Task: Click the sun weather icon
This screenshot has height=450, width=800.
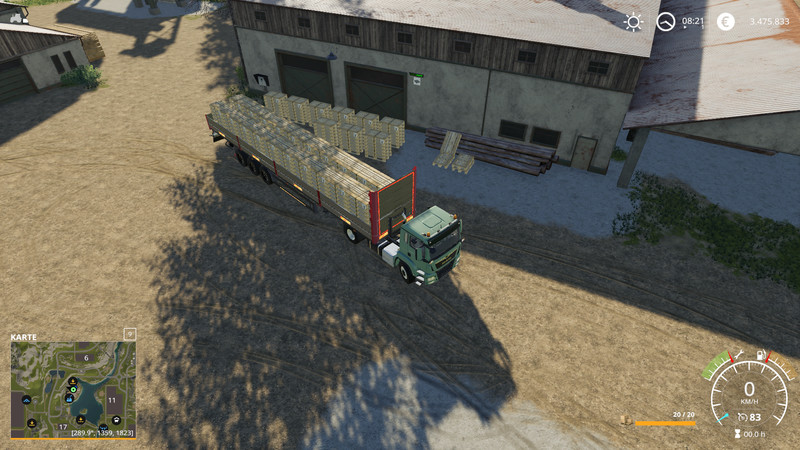Action: [633, 21]
